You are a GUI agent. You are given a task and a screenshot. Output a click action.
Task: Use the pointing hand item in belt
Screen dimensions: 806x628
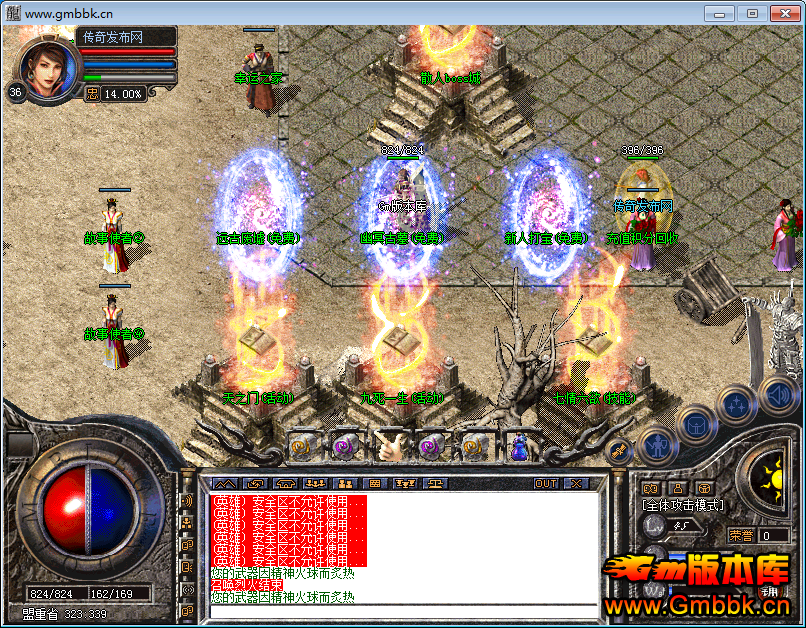pos(388,447)
